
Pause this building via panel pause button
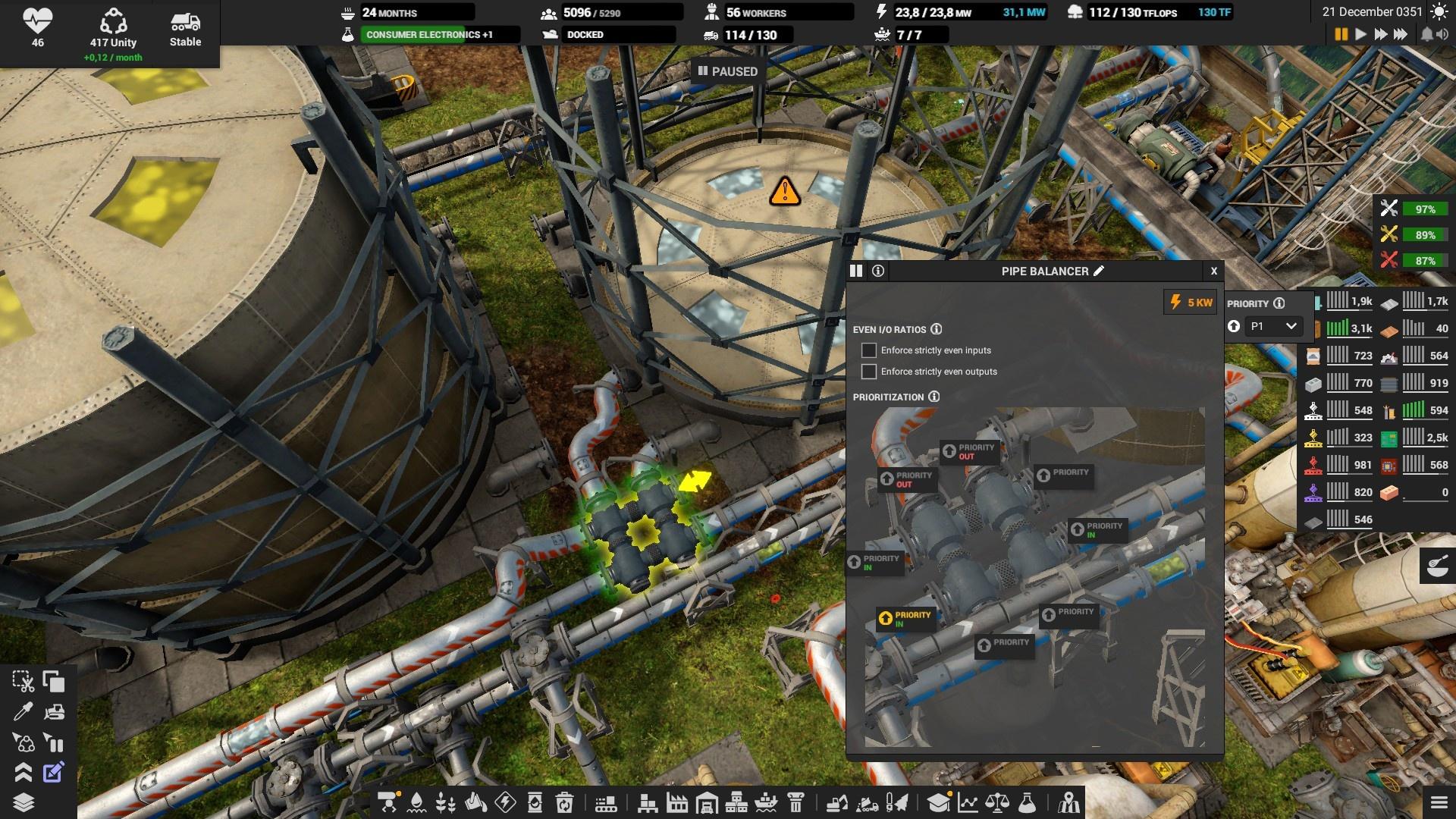point(856,271)
